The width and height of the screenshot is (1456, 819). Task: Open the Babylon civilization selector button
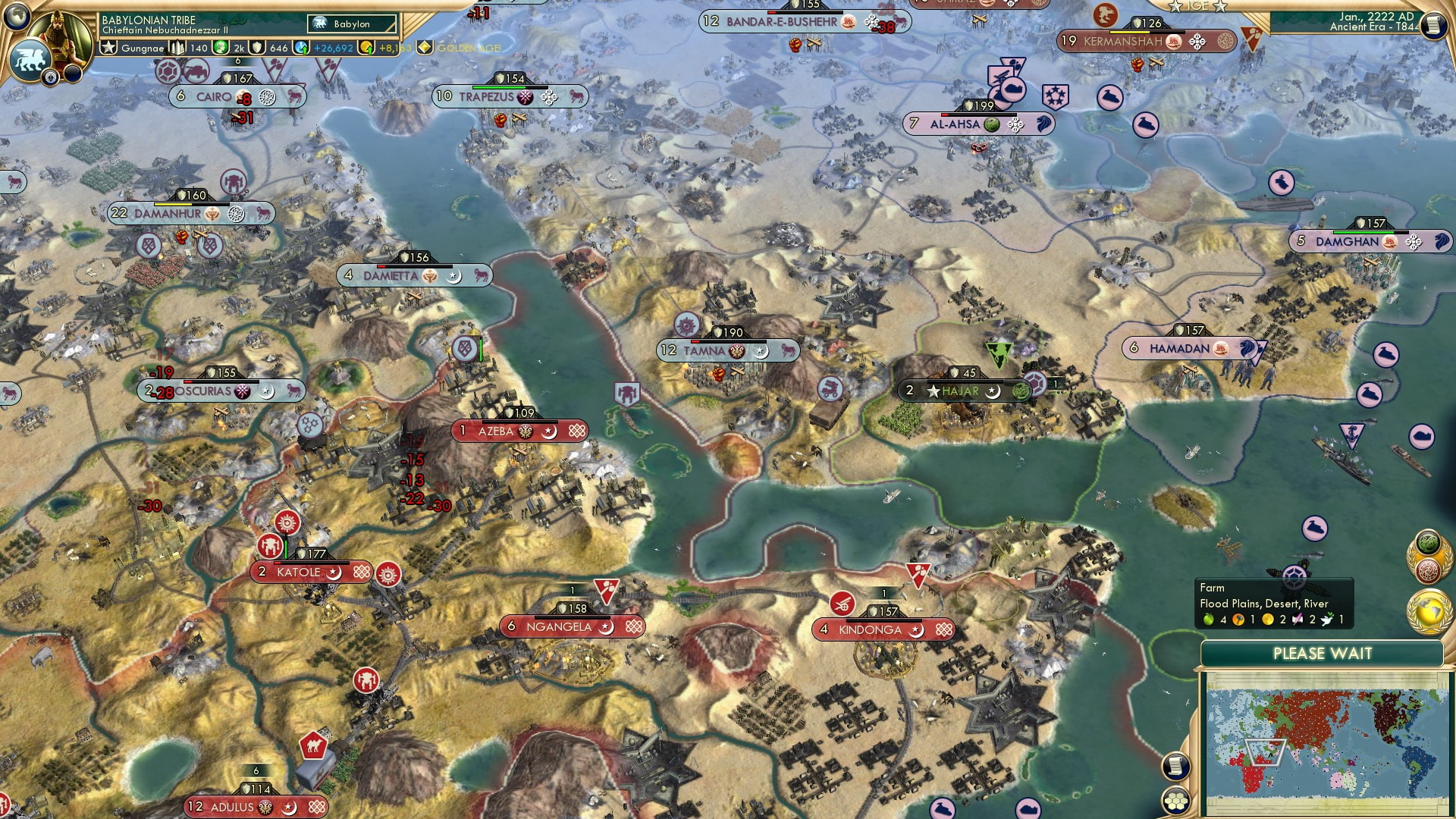(x=353, y=24)
